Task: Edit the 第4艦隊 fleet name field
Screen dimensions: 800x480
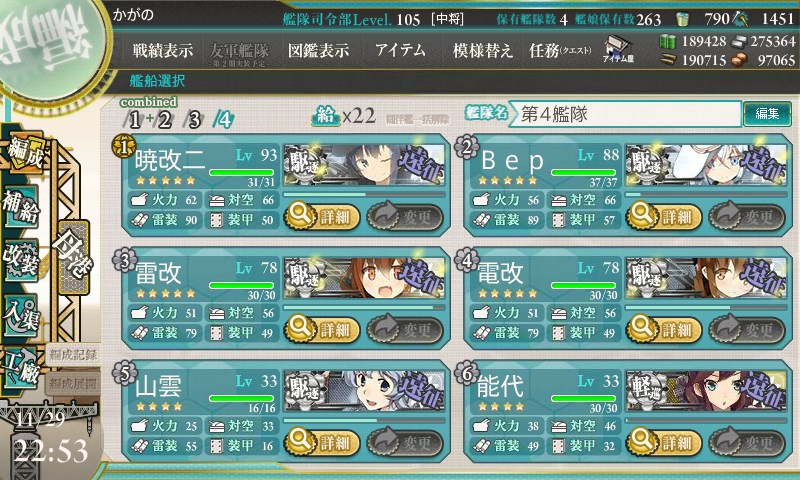Action: point(627,114)
